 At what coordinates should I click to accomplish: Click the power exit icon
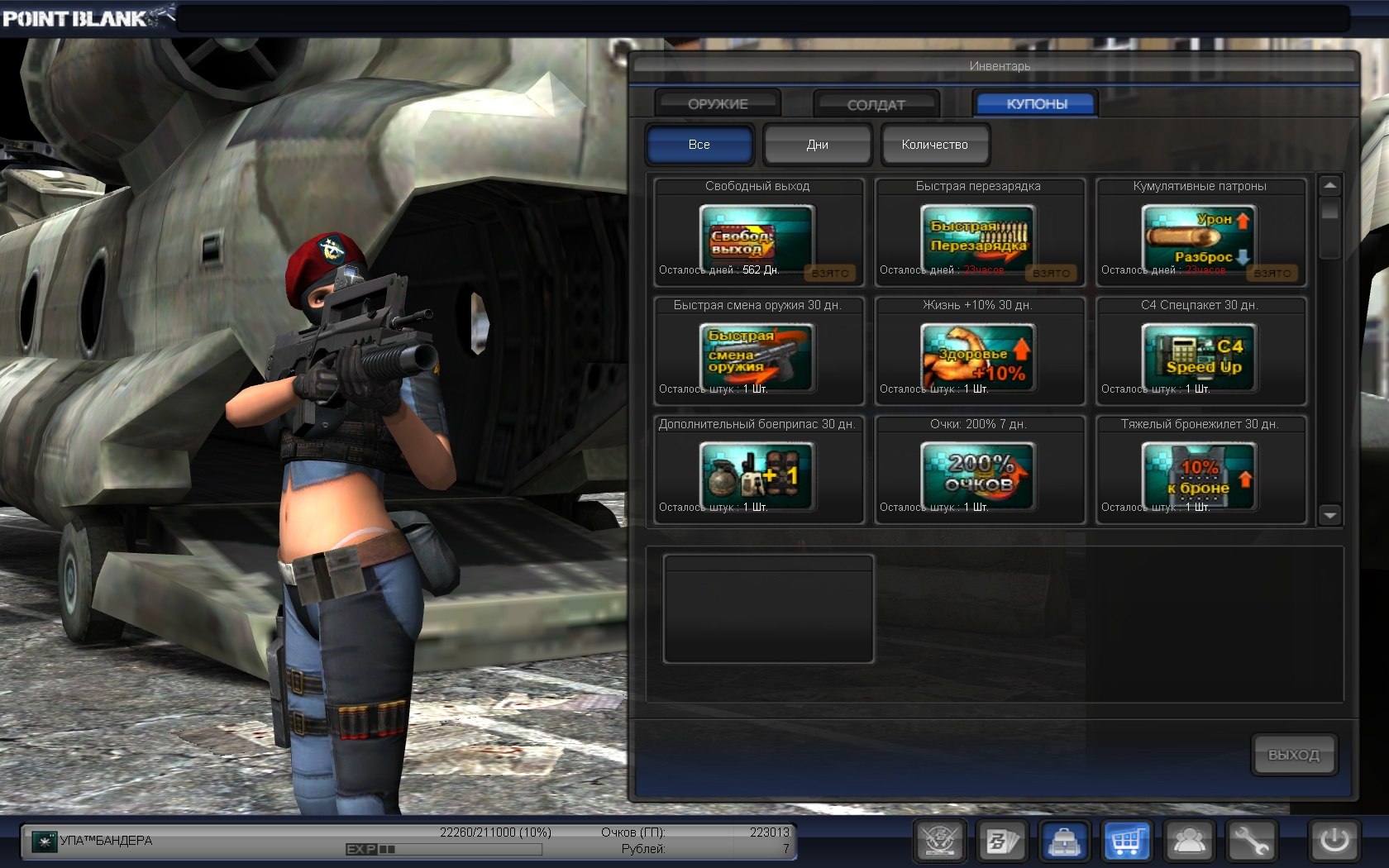point(1334,842)
